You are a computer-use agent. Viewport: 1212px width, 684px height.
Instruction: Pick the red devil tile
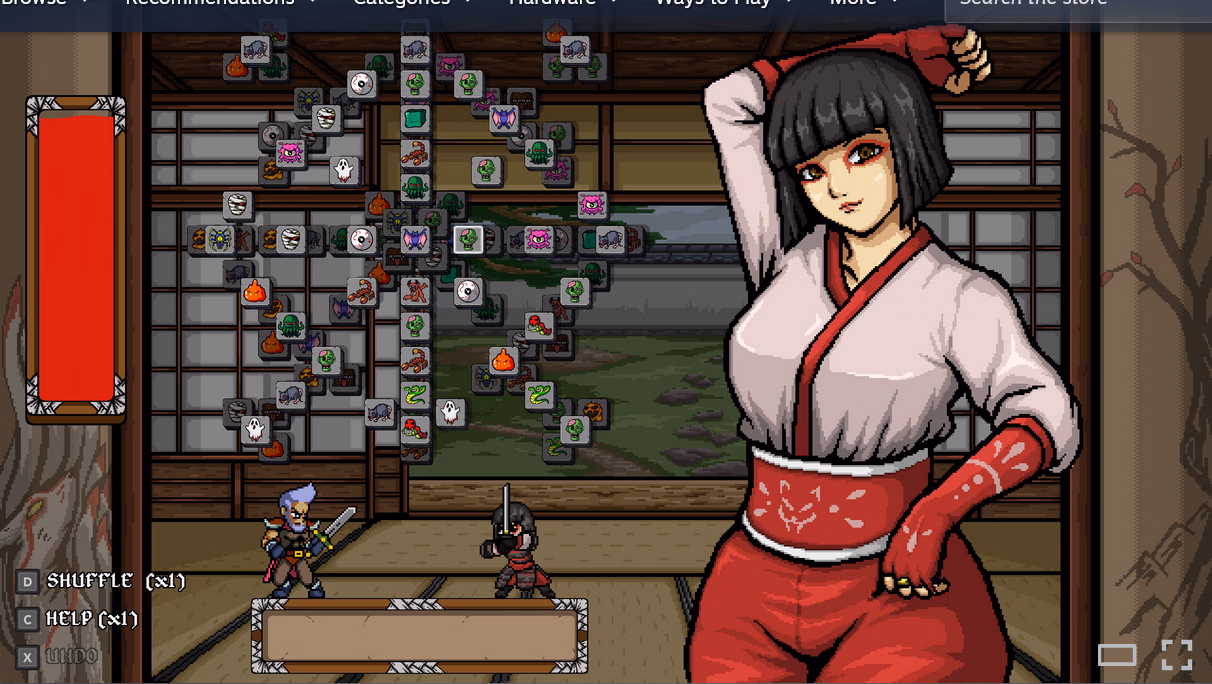point(415,292)
